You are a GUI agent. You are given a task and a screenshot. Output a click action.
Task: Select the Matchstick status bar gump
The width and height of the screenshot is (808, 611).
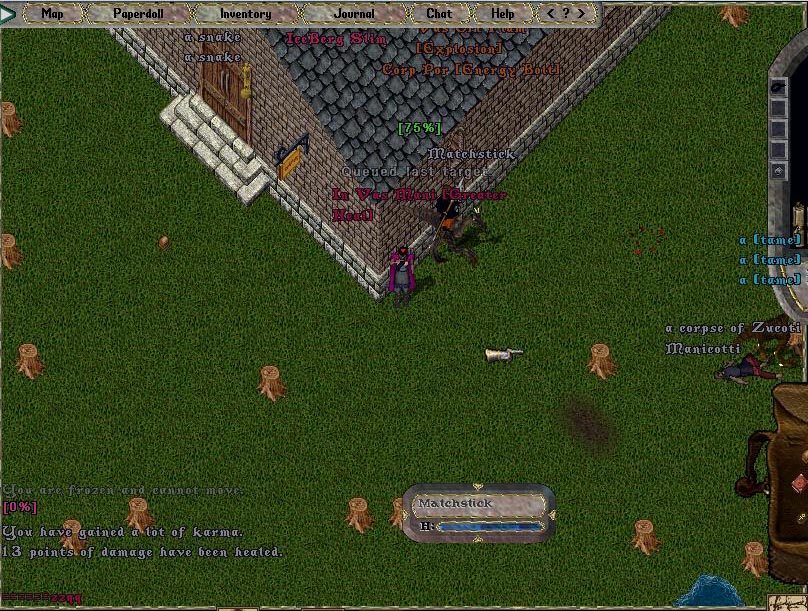pyautogui.click(x=478, y=512)
